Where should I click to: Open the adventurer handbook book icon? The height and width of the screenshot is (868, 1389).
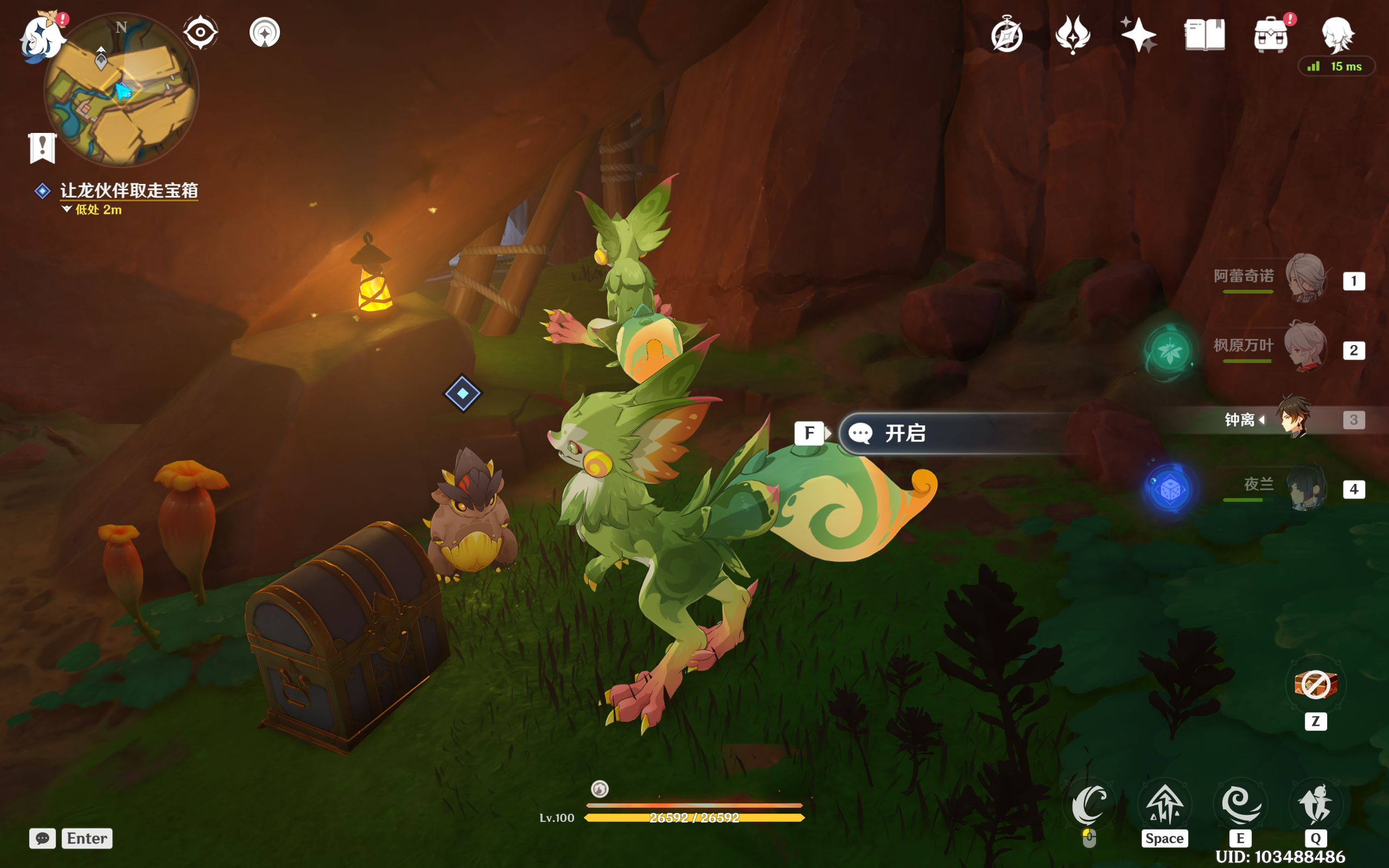point(1204,35)
